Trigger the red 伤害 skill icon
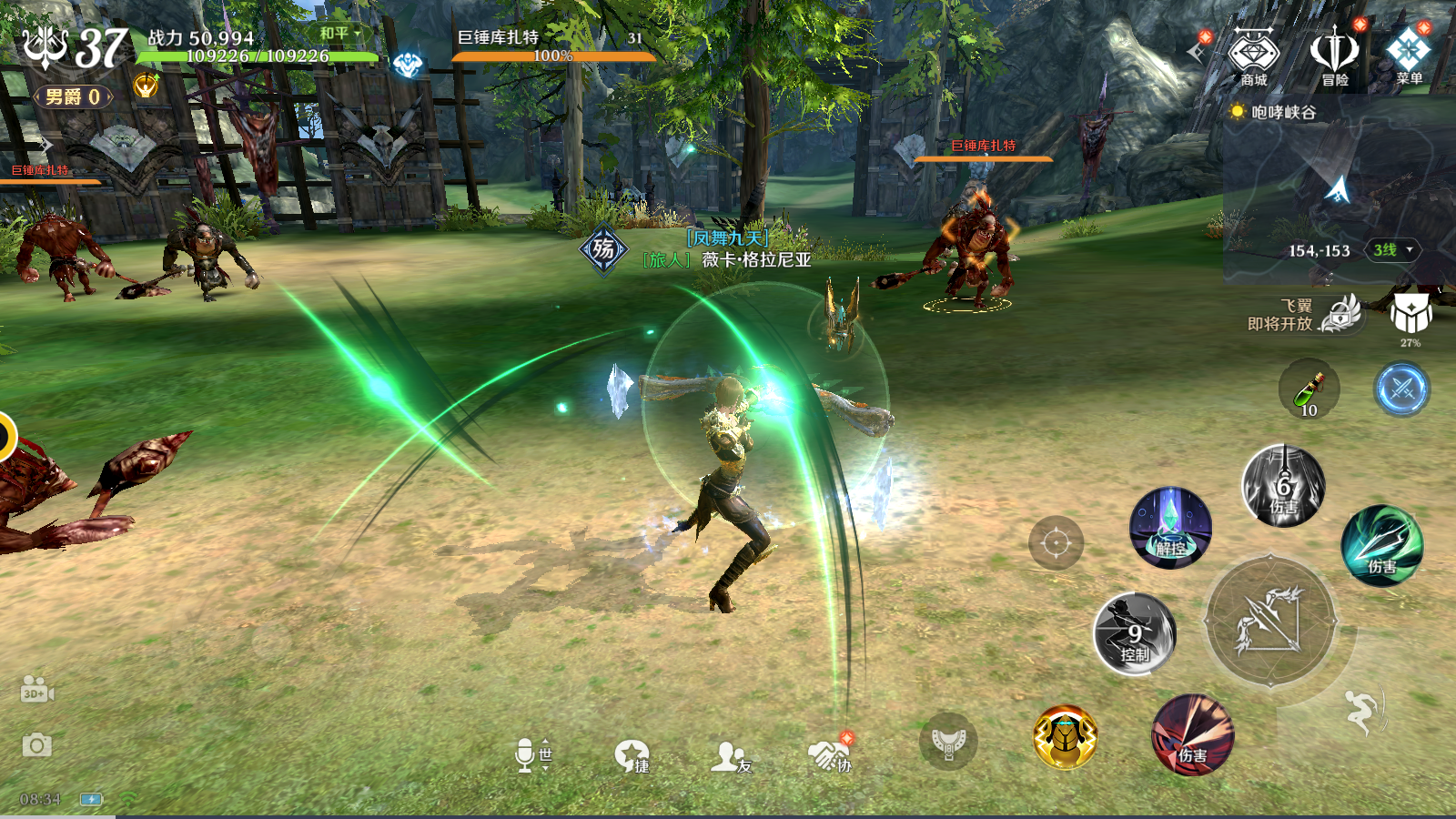This screenshot has height=819, width=1456. [x=1192, y=735]
